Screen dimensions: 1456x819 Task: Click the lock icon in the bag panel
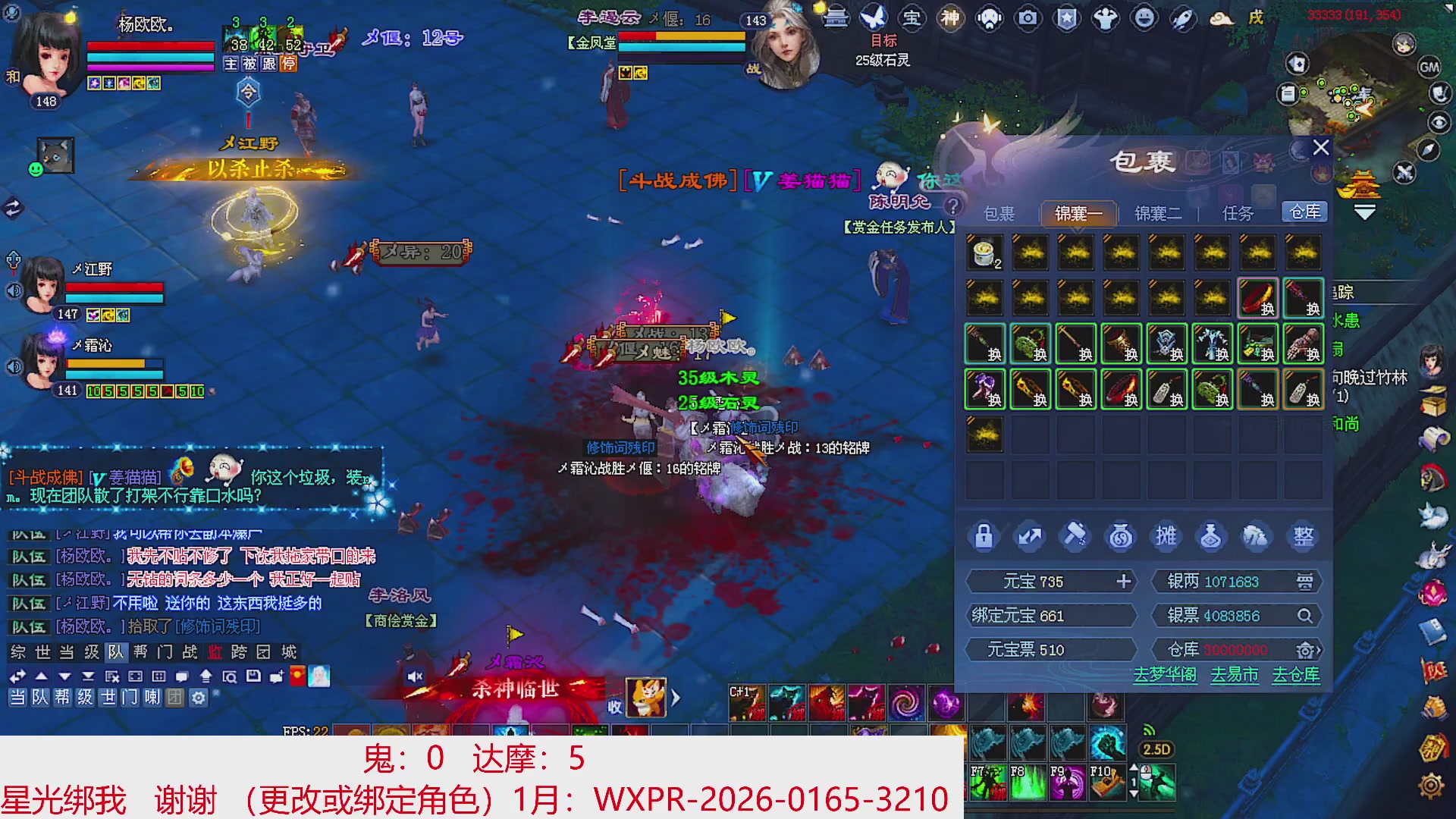point(984,535)
